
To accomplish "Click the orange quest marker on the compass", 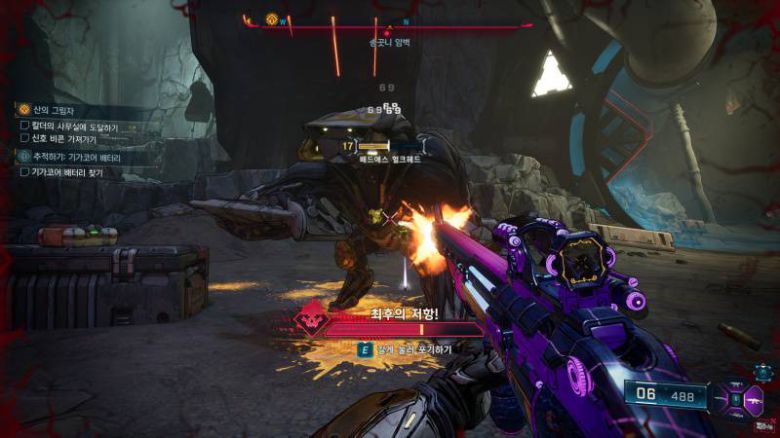I will (x=271, y=19).
